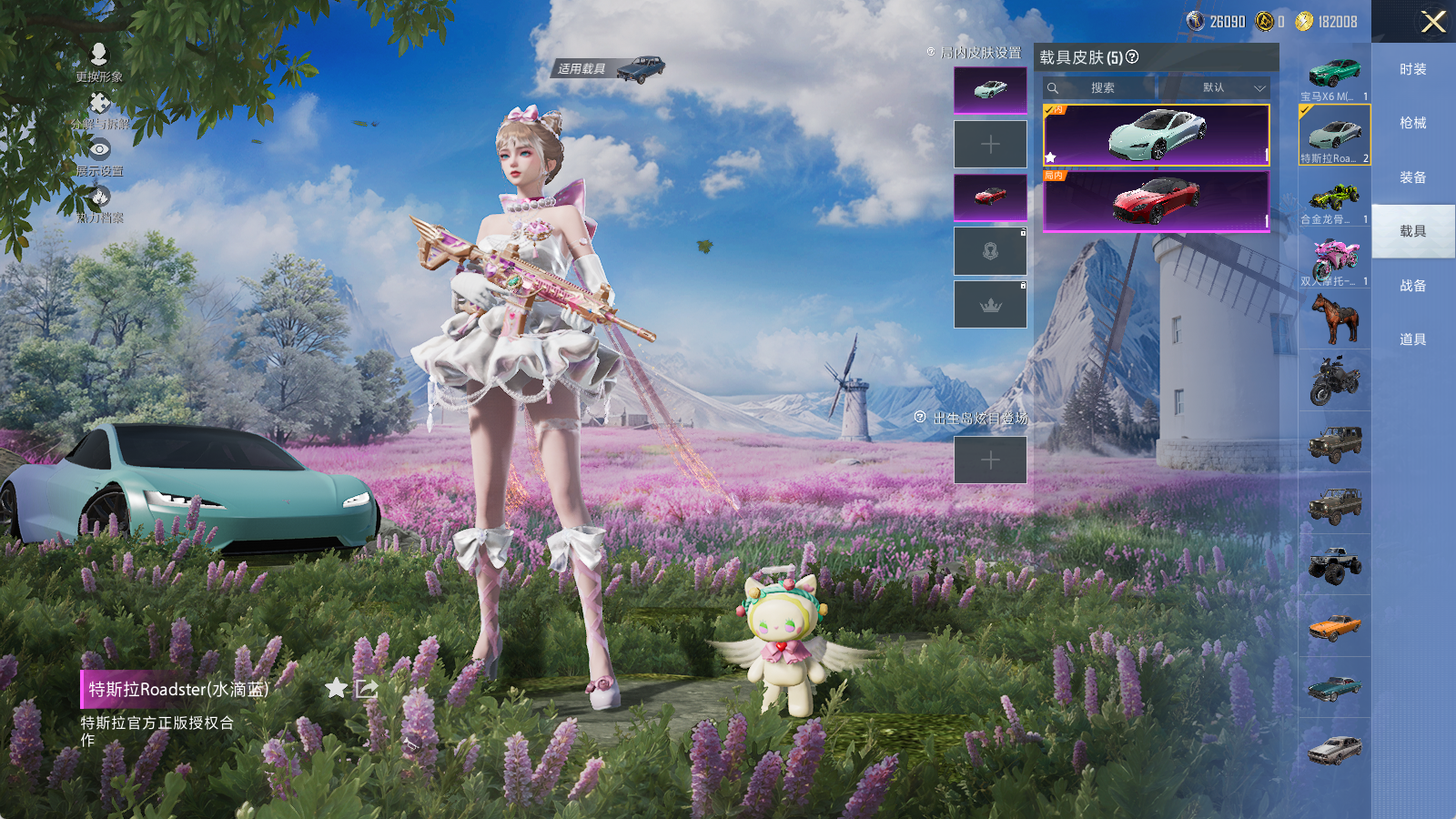Close the vehicle skin screen

tap(1433, 22)
